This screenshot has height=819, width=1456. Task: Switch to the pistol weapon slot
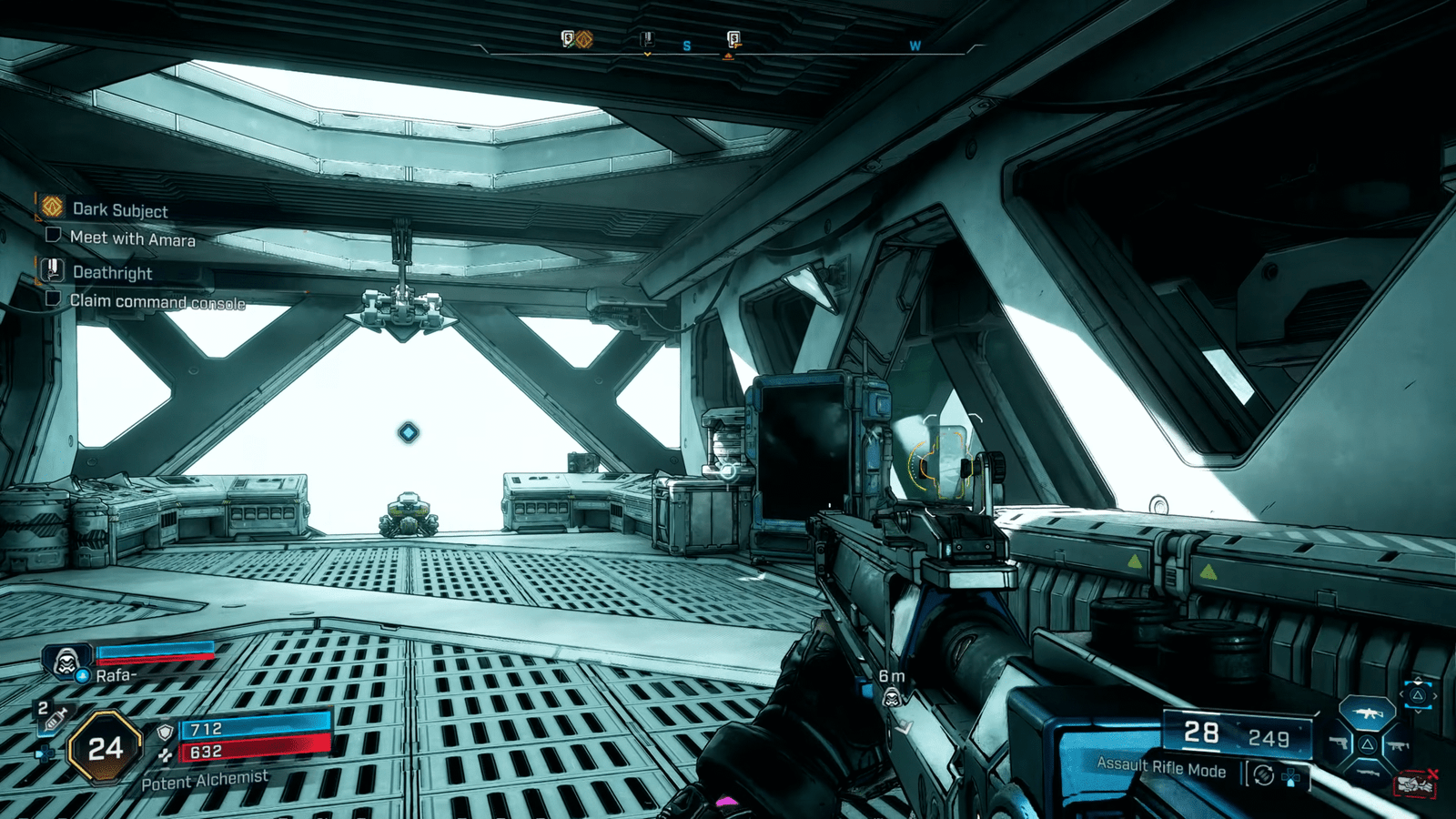pyautogui.click(x=1338, y=743)
